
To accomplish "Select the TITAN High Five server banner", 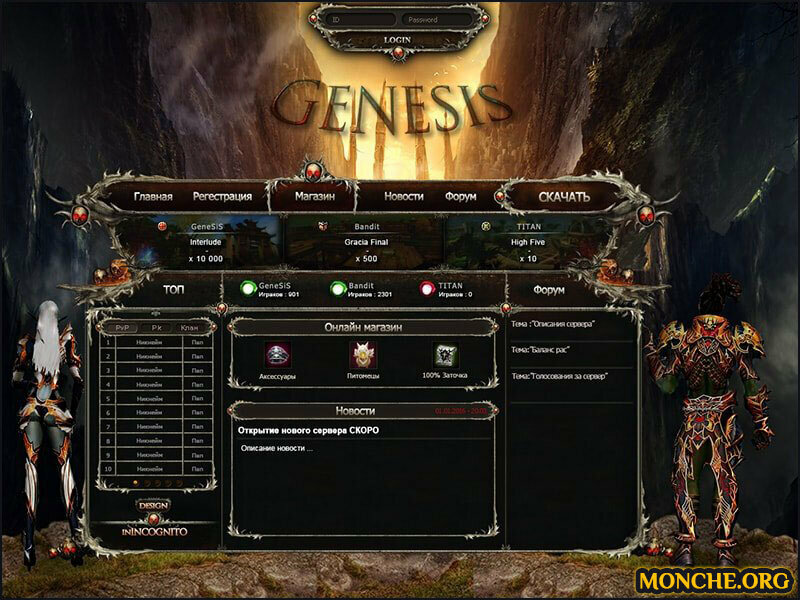I will (527, 242).
